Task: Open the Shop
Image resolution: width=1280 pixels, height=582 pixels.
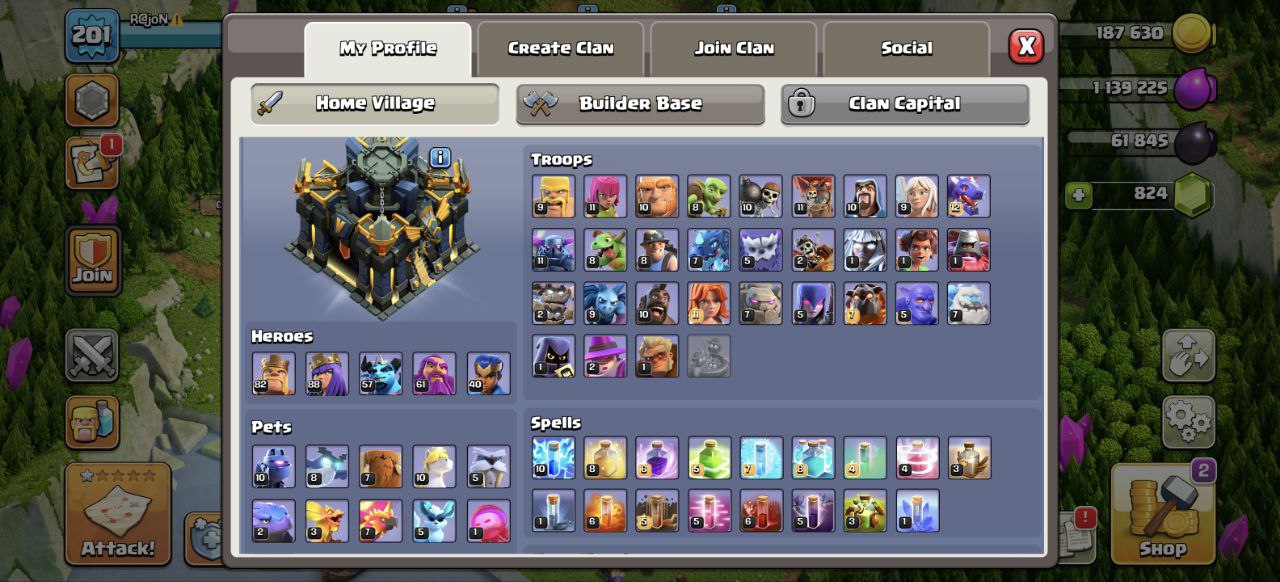Action: click(1162, 517)
